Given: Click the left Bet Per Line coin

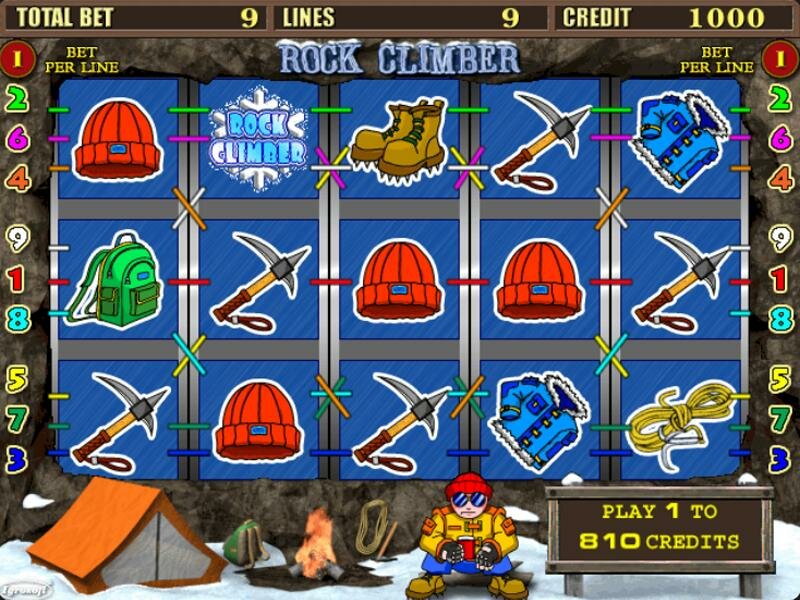Looking at the screenshot, I should [17, 57].
